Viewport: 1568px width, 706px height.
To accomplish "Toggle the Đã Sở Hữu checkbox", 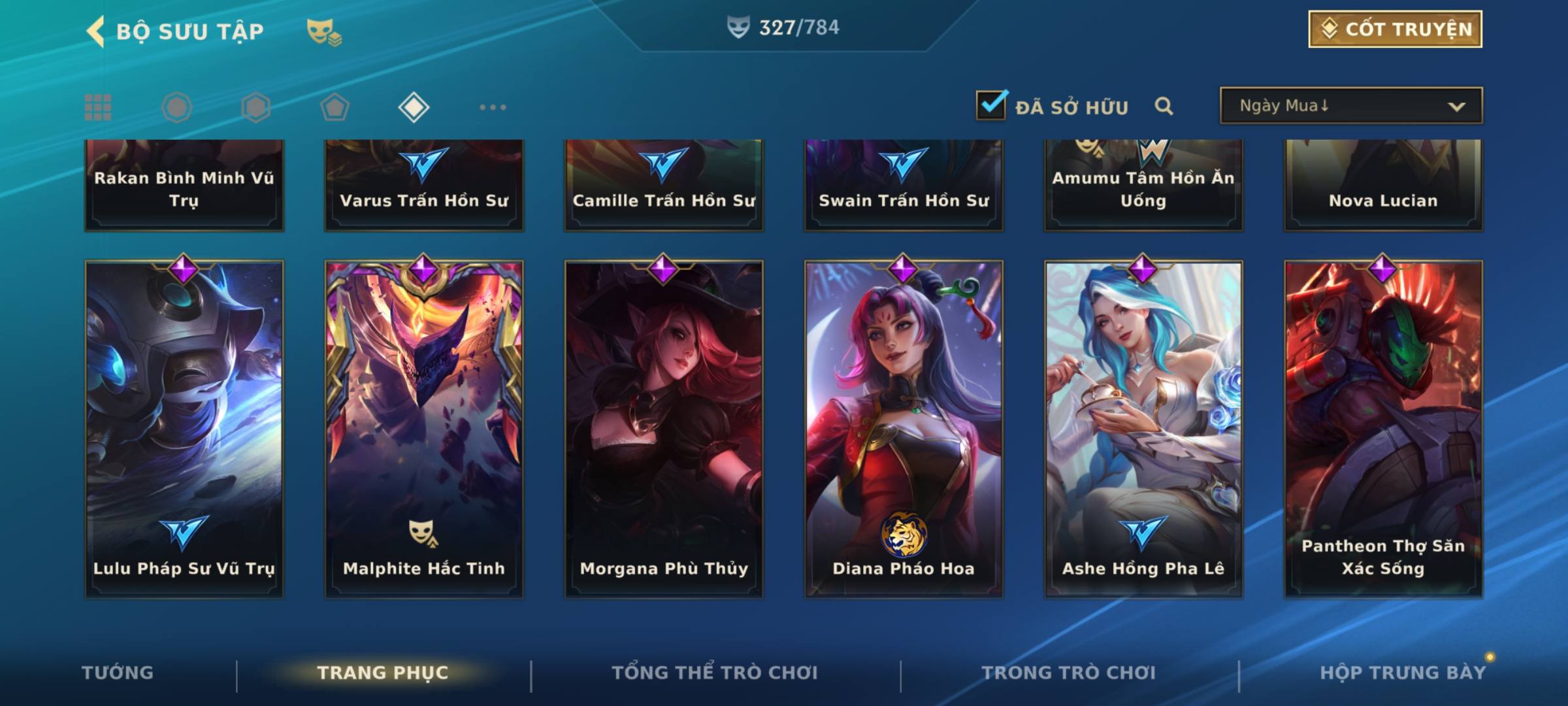I will (991, 105).
